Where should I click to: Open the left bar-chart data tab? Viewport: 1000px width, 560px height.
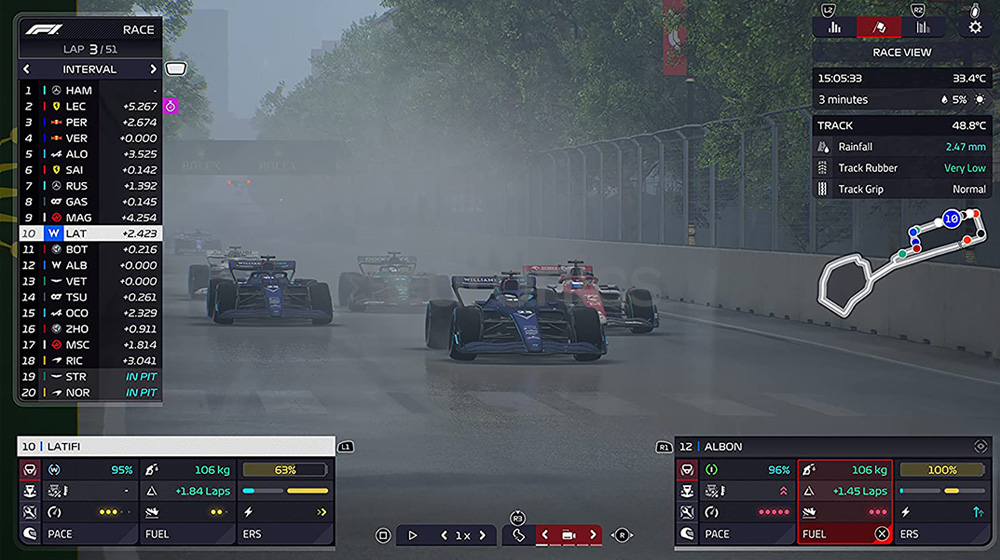click(x=834, y=27)
